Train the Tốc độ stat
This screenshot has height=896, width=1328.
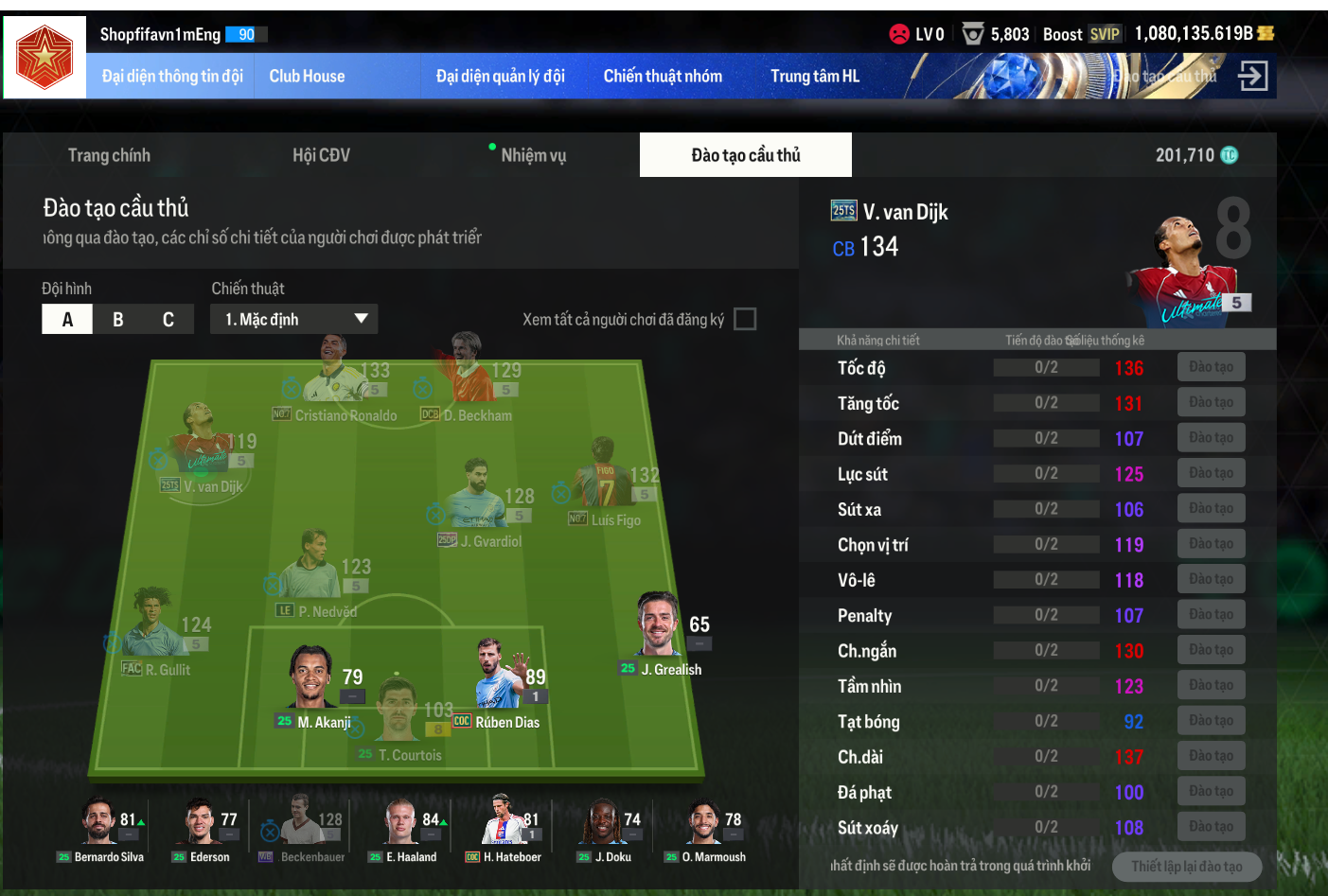tap(1211, 367)
